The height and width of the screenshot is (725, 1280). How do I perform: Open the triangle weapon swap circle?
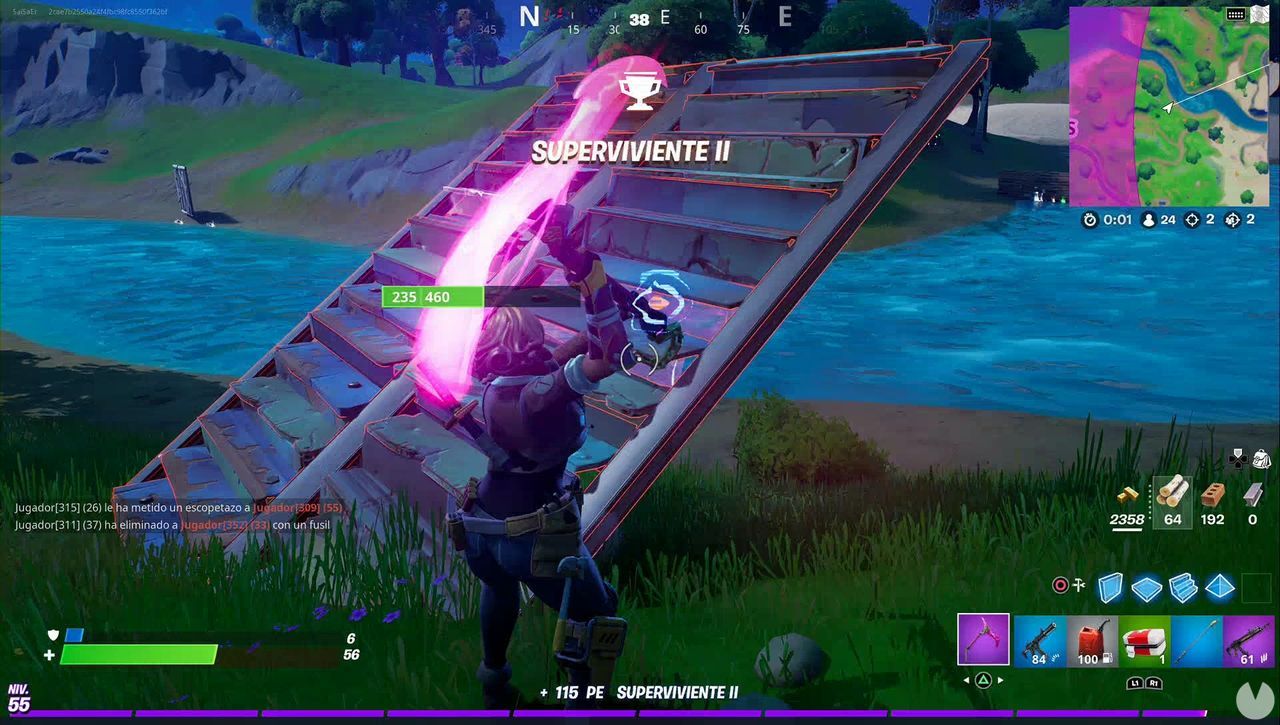(x=982, y=680)
